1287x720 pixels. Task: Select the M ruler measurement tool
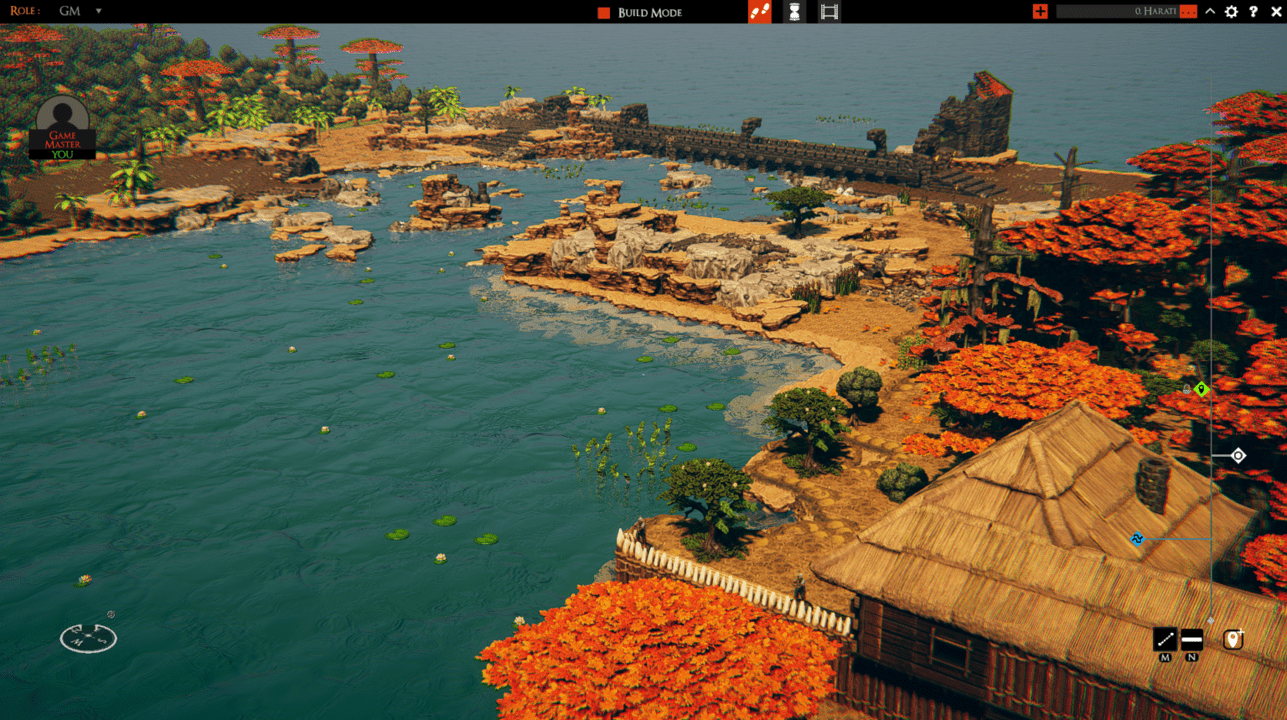[1163, 640]
